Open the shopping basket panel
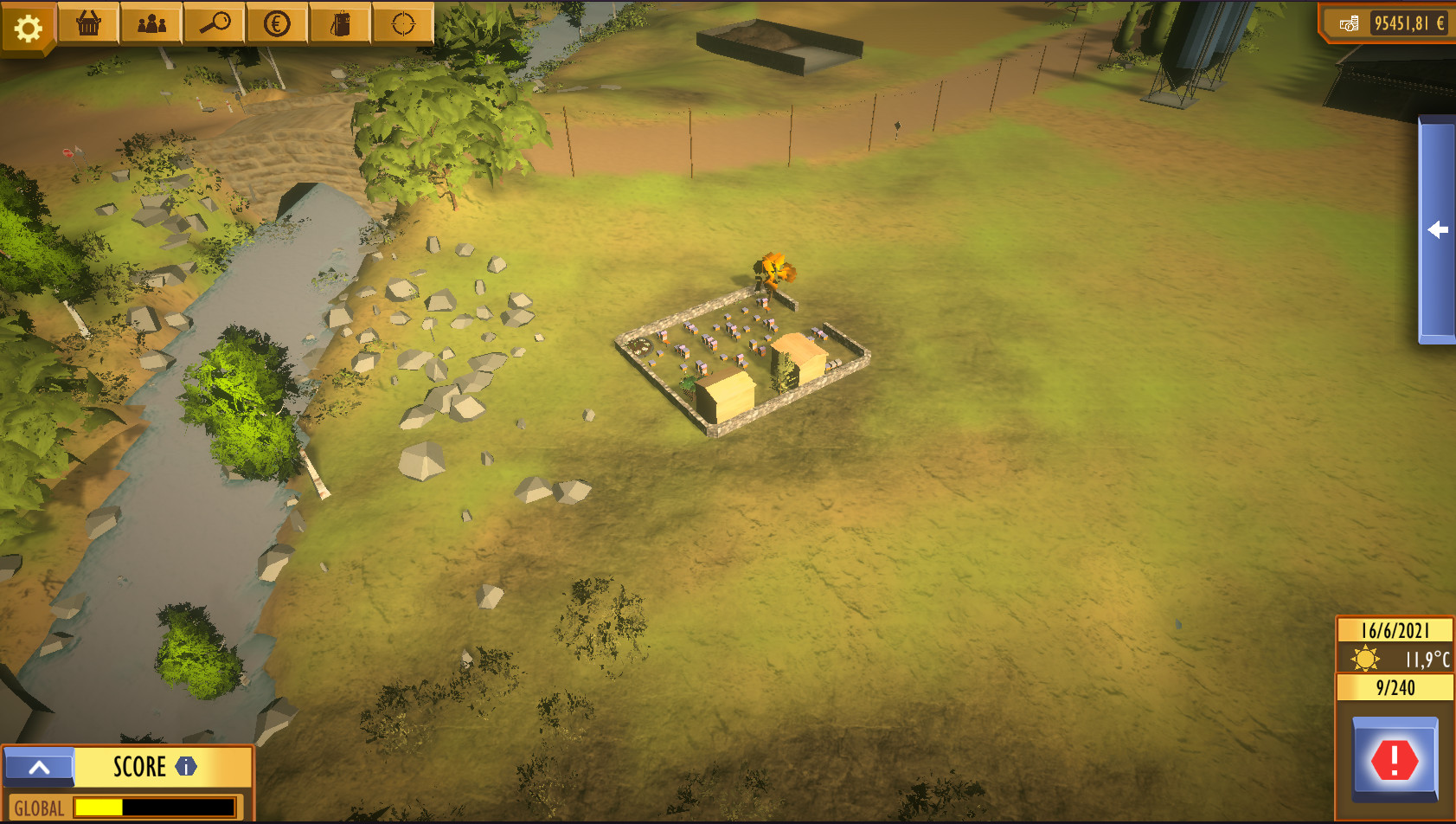The height and width of the screenshot is (824, 1456). [x=90, y=23]
